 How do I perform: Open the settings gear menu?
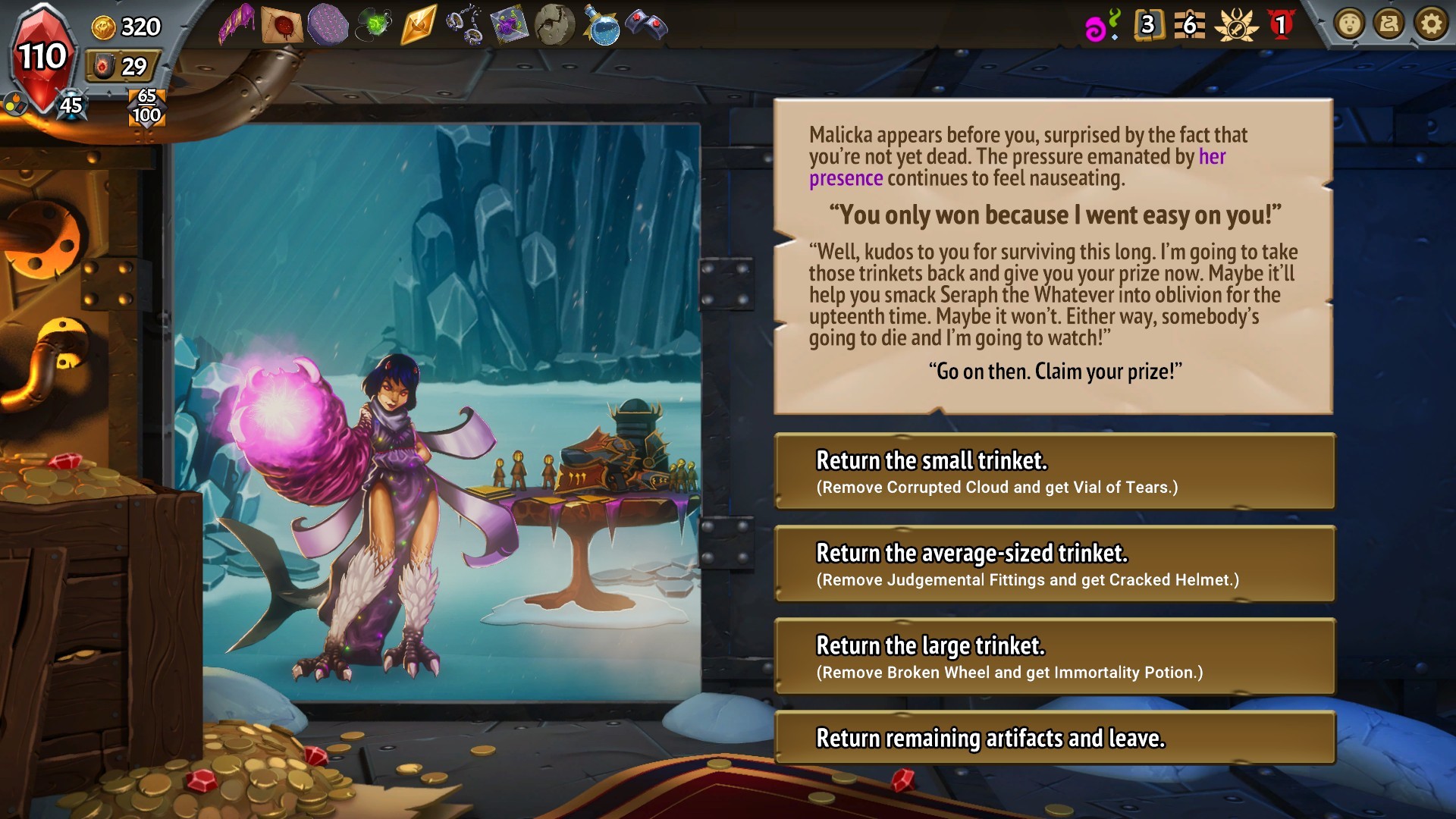(x=1431, y=25)
